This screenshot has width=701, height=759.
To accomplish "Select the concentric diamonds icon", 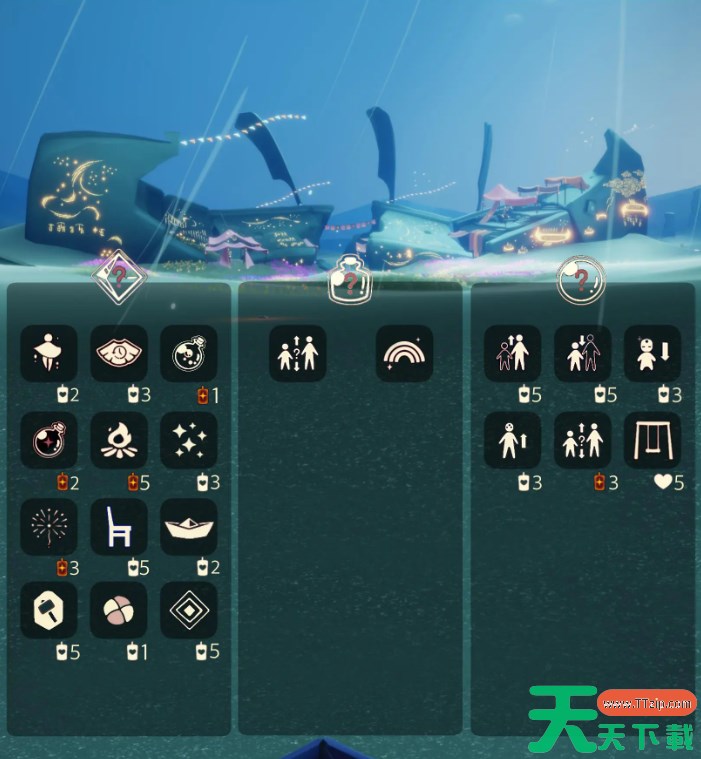I will coord(189,611).
